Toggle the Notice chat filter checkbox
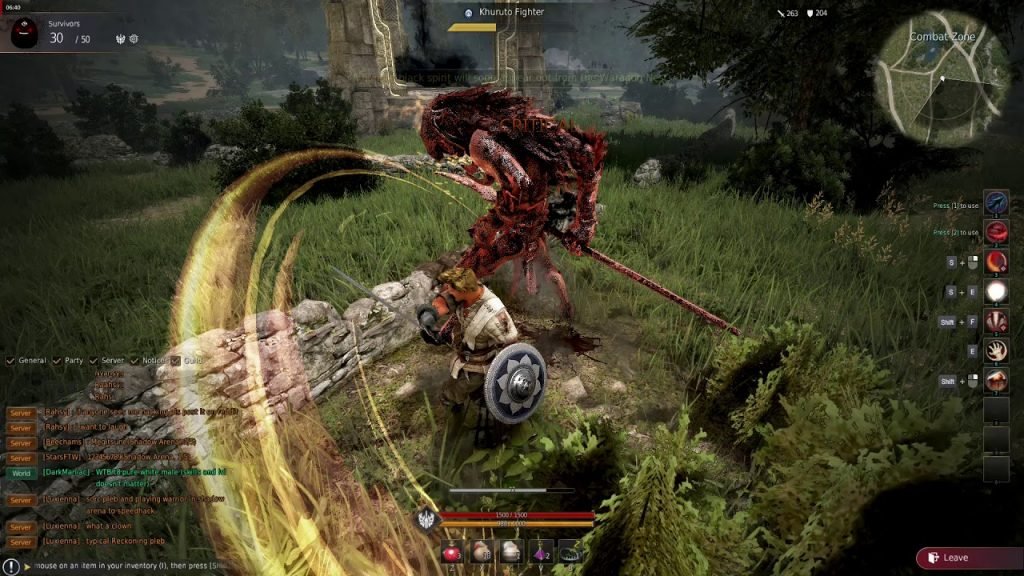 tap(134, 360)
